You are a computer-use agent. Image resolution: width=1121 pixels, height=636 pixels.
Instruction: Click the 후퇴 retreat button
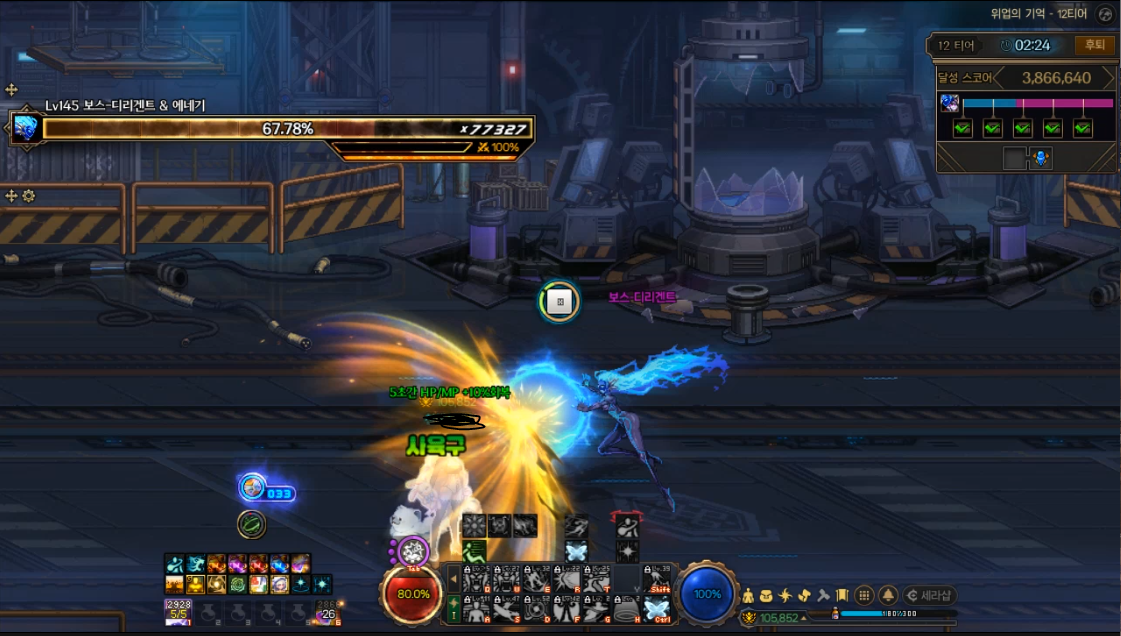pos(1094,45)
